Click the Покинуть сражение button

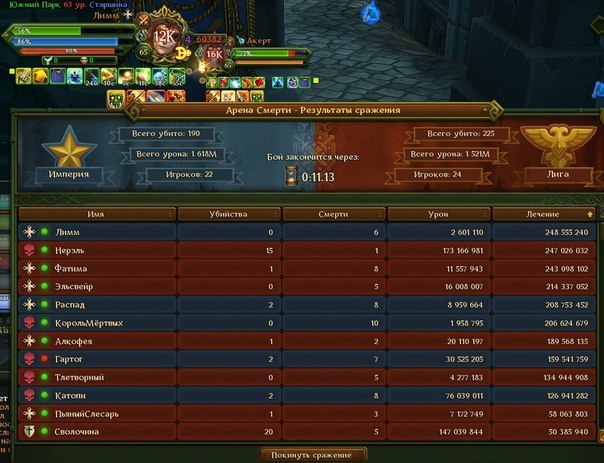point(313,455)
